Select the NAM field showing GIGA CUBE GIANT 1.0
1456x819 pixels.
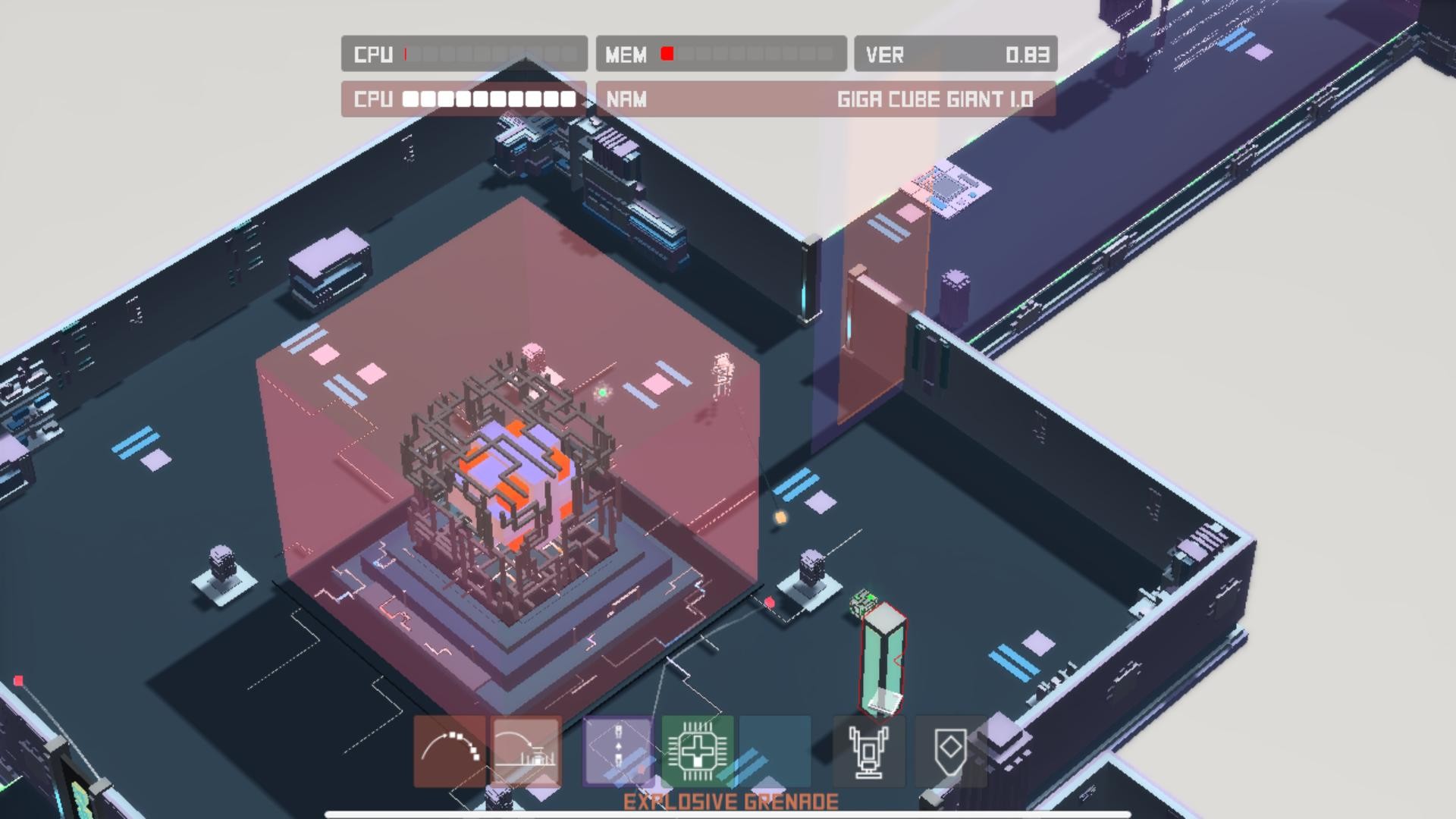tap(827, 99)
